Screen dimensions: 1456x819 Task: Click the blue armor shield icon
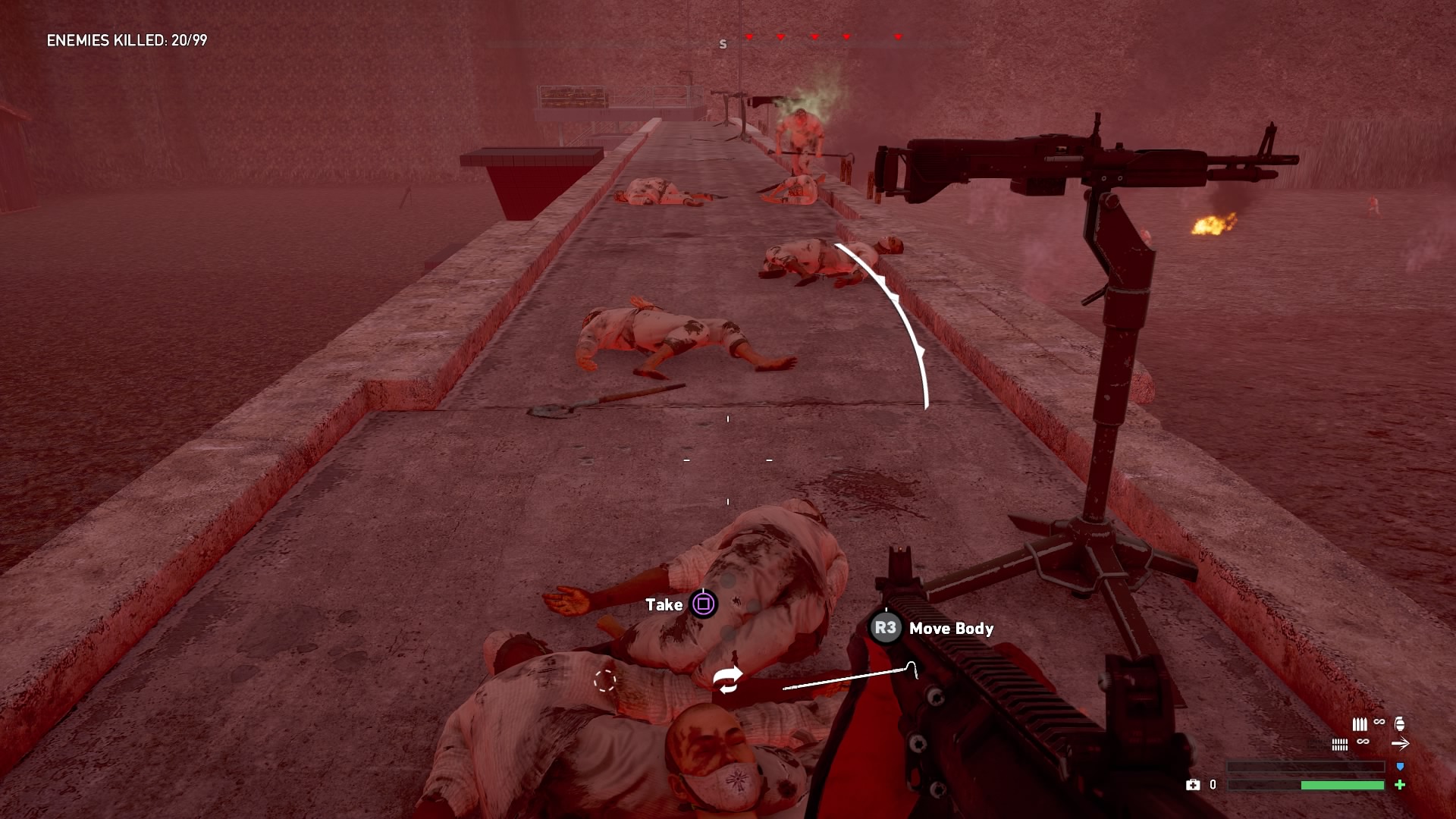1400,767
